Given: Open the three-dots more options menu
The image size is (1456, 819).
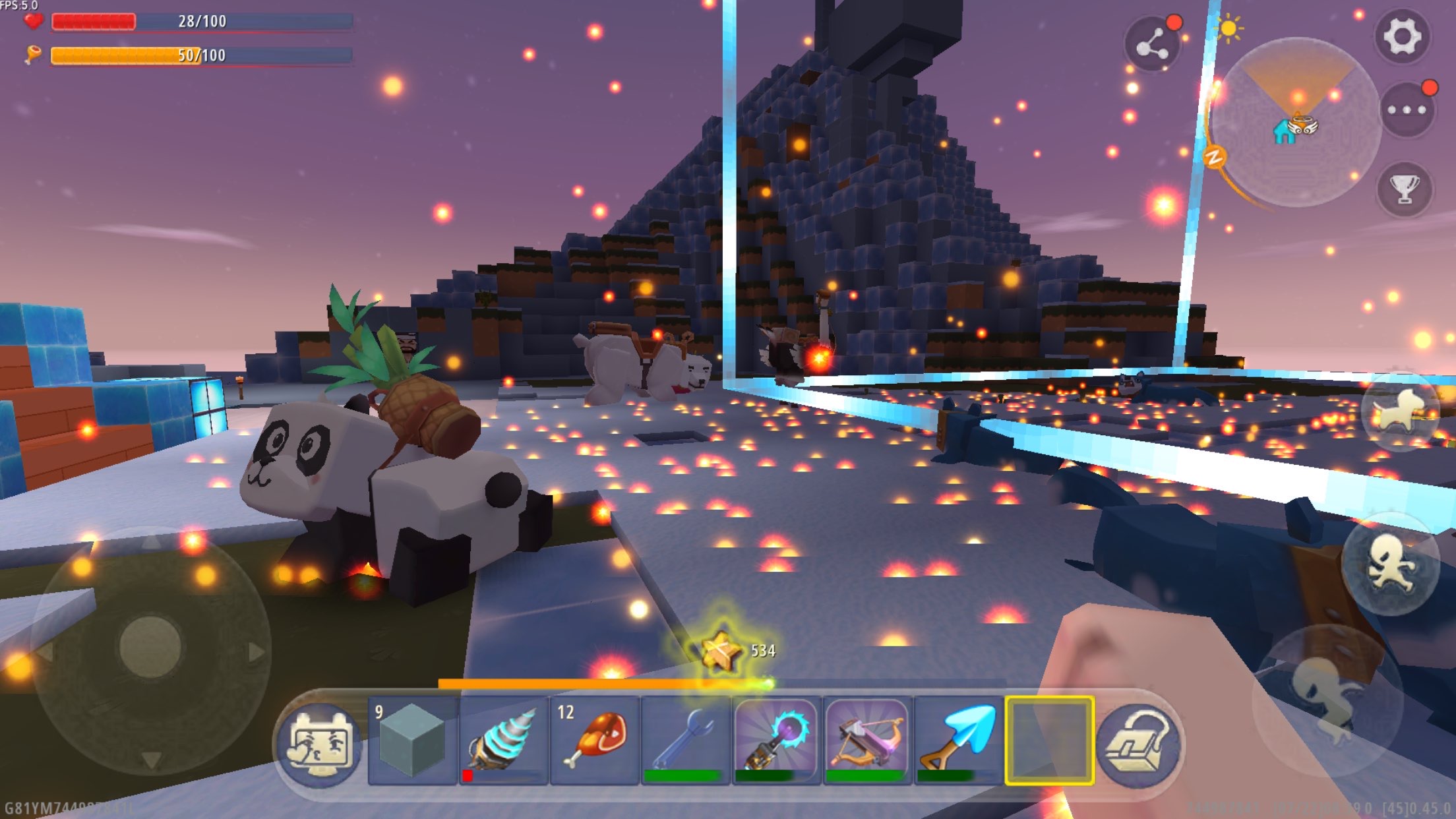Looking at the screenshot, I should pyautogui.click(x=1407, y=110).
